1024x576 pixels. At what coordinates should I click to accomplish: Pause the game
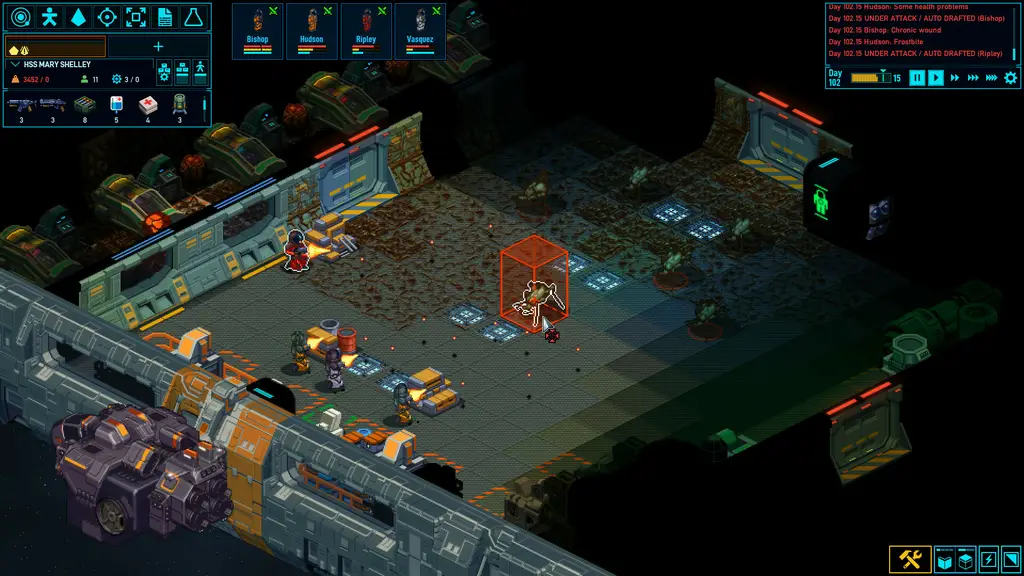pos(917,78)
